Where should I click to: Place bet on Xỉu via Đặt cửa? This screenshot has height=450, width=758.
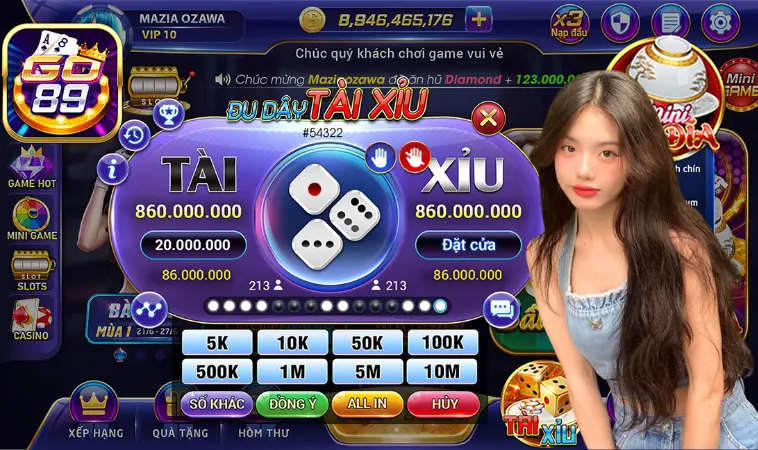pyautogui.click(x=467, y=244)
